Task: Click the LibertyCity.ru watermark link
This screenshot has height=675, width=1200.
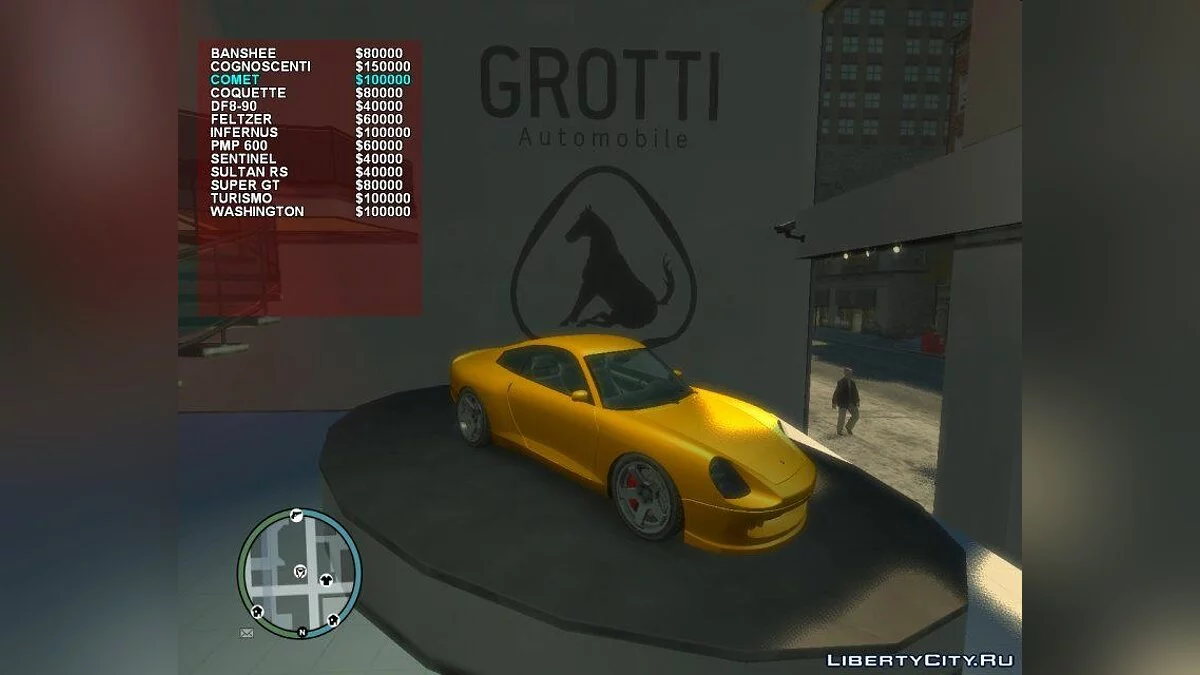Action: pos(919,660)
